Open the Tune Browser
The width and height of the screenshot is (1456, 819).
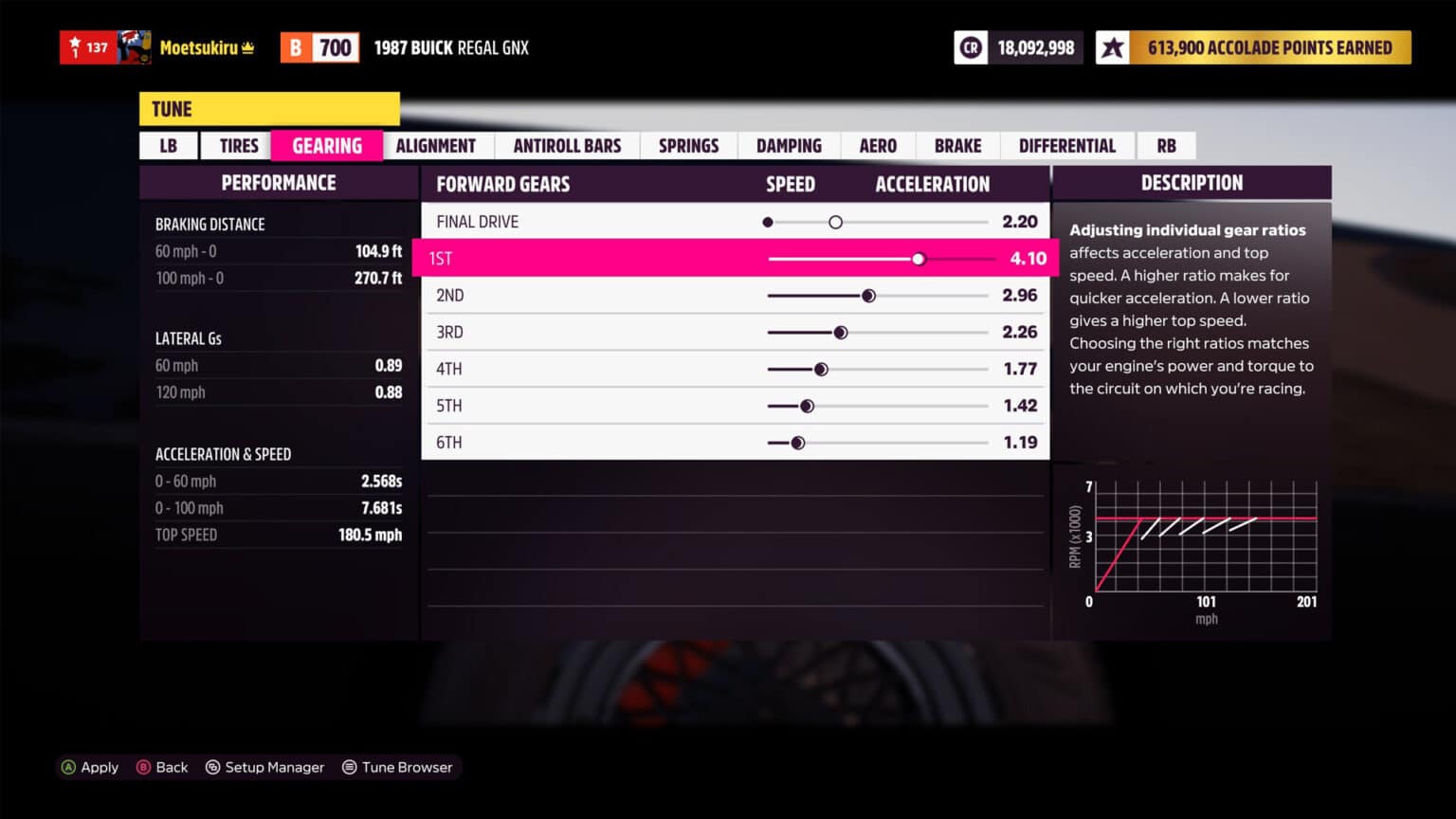[398, 767]
